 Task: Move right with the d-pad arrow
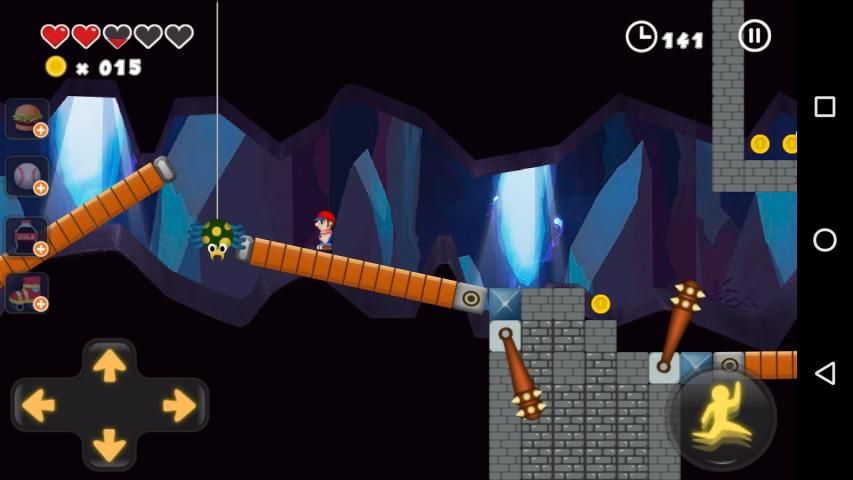pyautogui.click(x=179, y=405)
